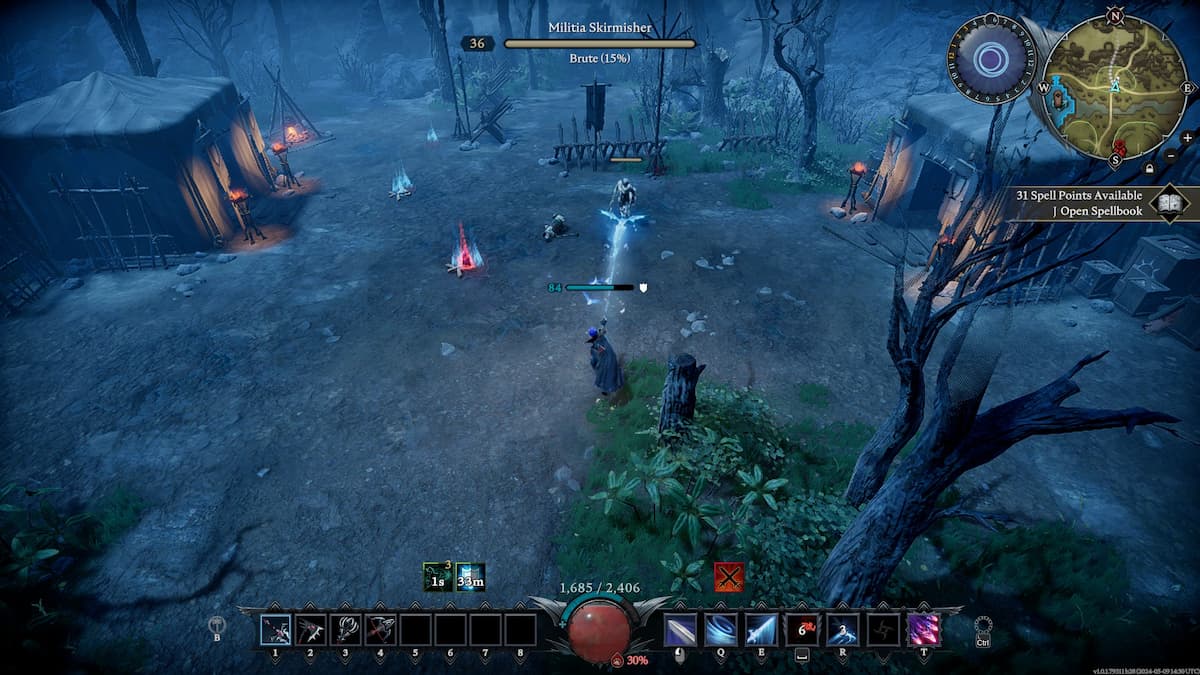Screen dimensions: 1200x675
Task: Zoom in the minimap with plus
Action: point(1187,137)
